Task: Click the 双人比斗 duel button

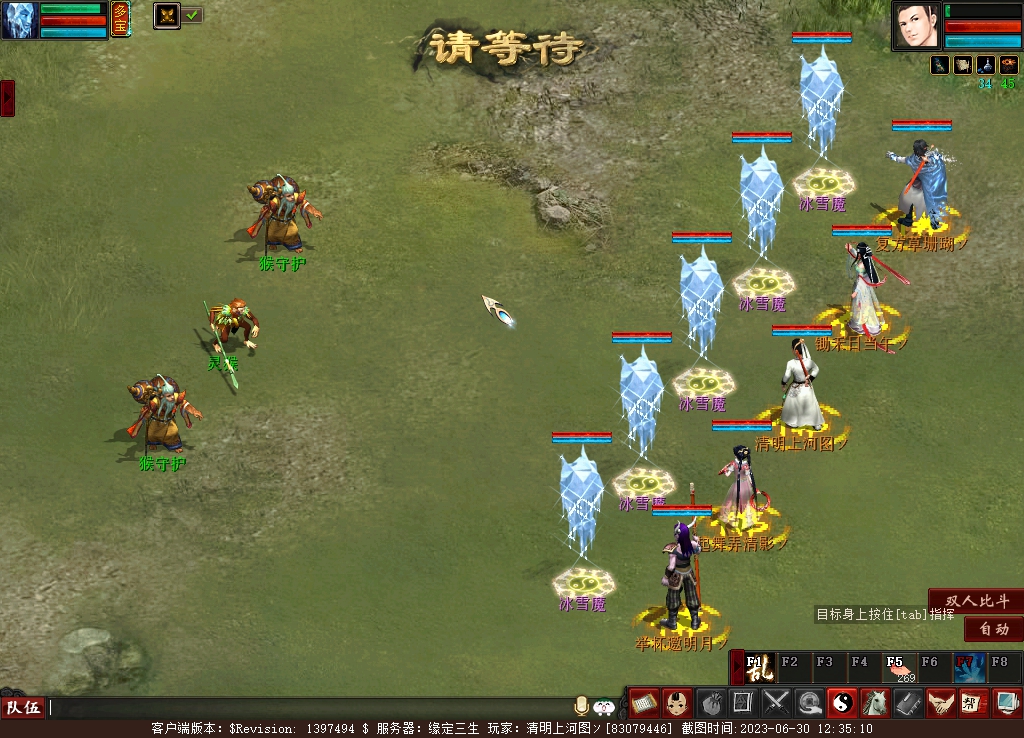Action: click(977, 601)
